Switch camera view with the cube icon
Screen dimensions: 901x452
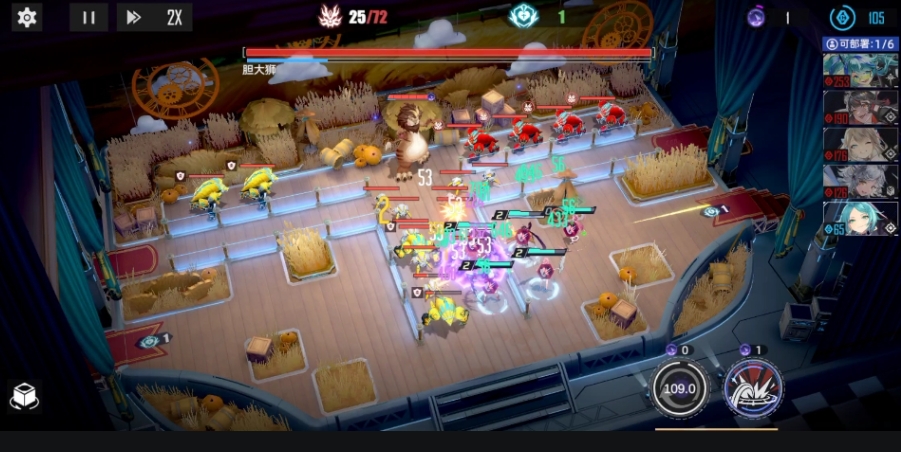(24, 397)
